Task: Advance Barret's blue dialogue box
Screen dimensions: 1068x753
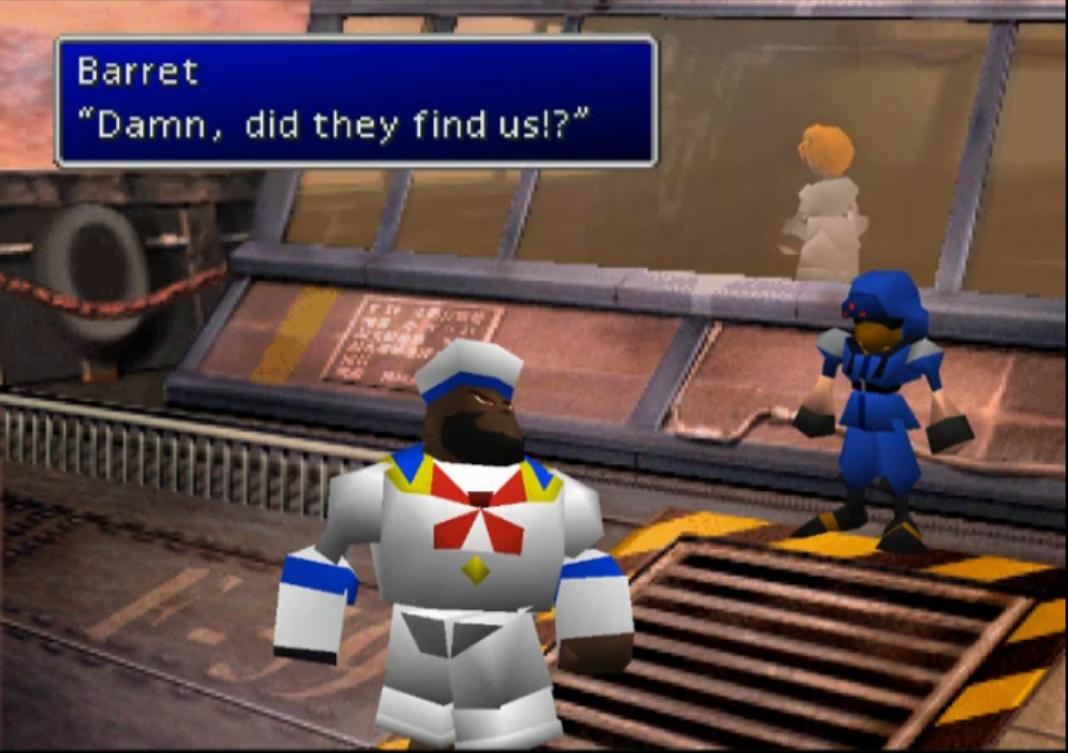Action: click(355, 101)
